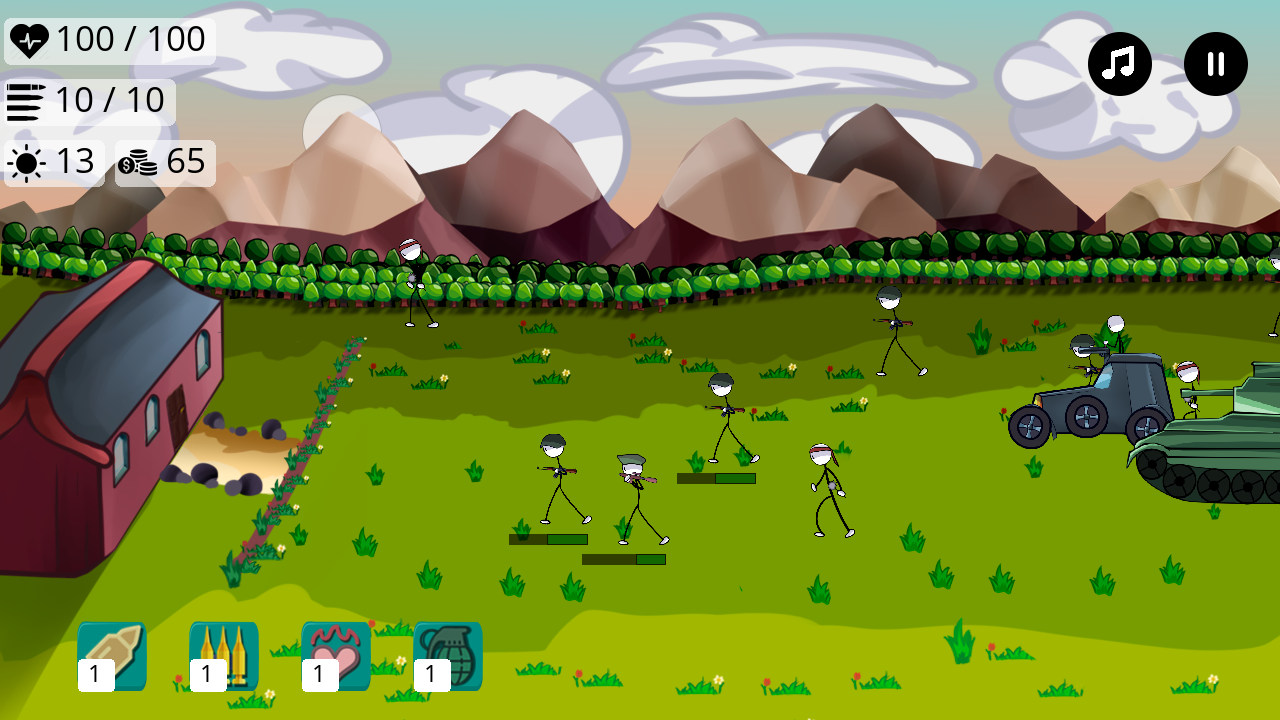Select the soldier with the rifle
Image resolution: width=1280 pixels, height=720 pixels.
click(x=556, y=480)
